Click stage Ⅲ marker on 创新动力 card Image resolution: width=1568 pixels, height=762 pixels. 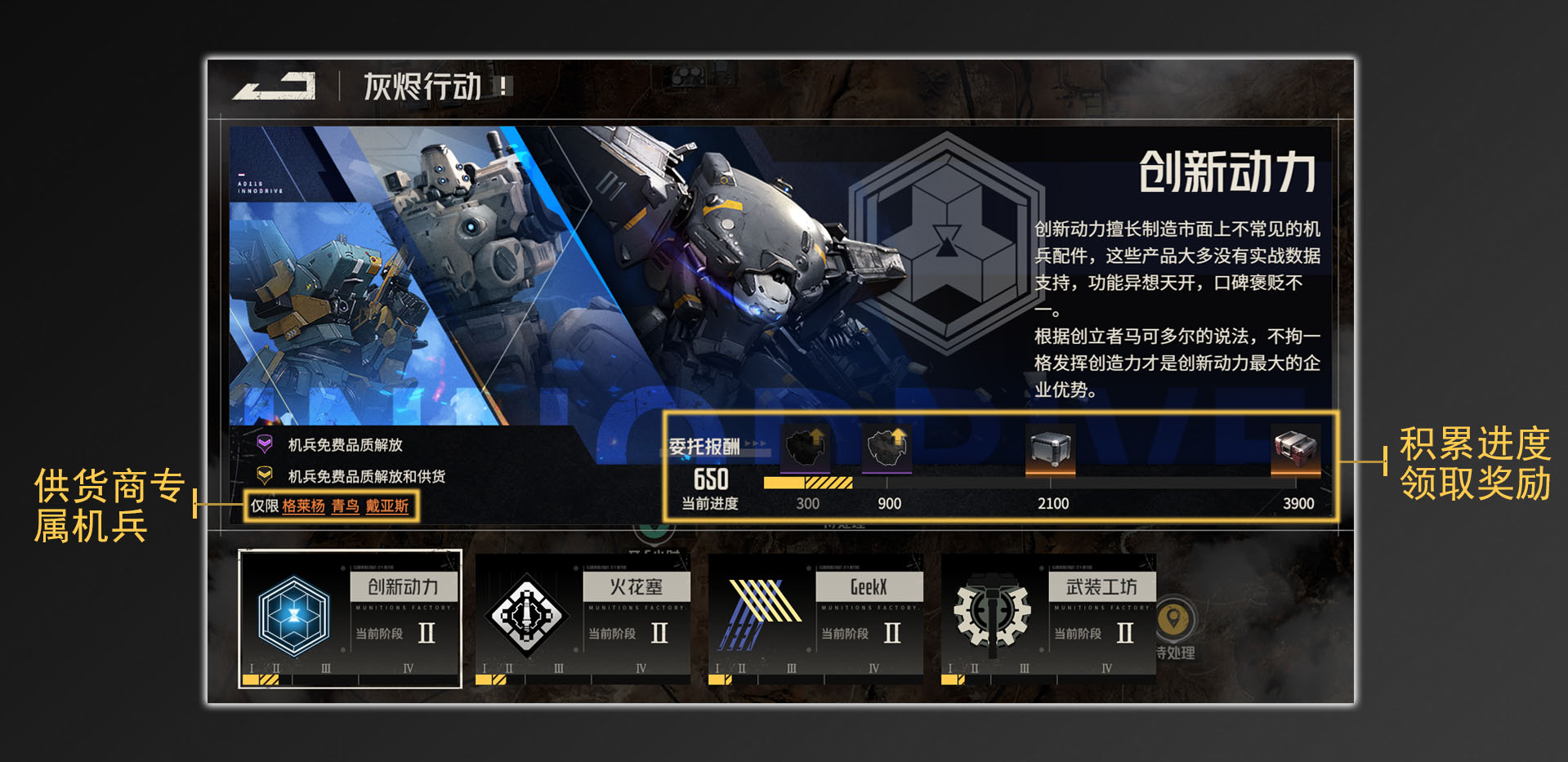click(x=326, y=667)
